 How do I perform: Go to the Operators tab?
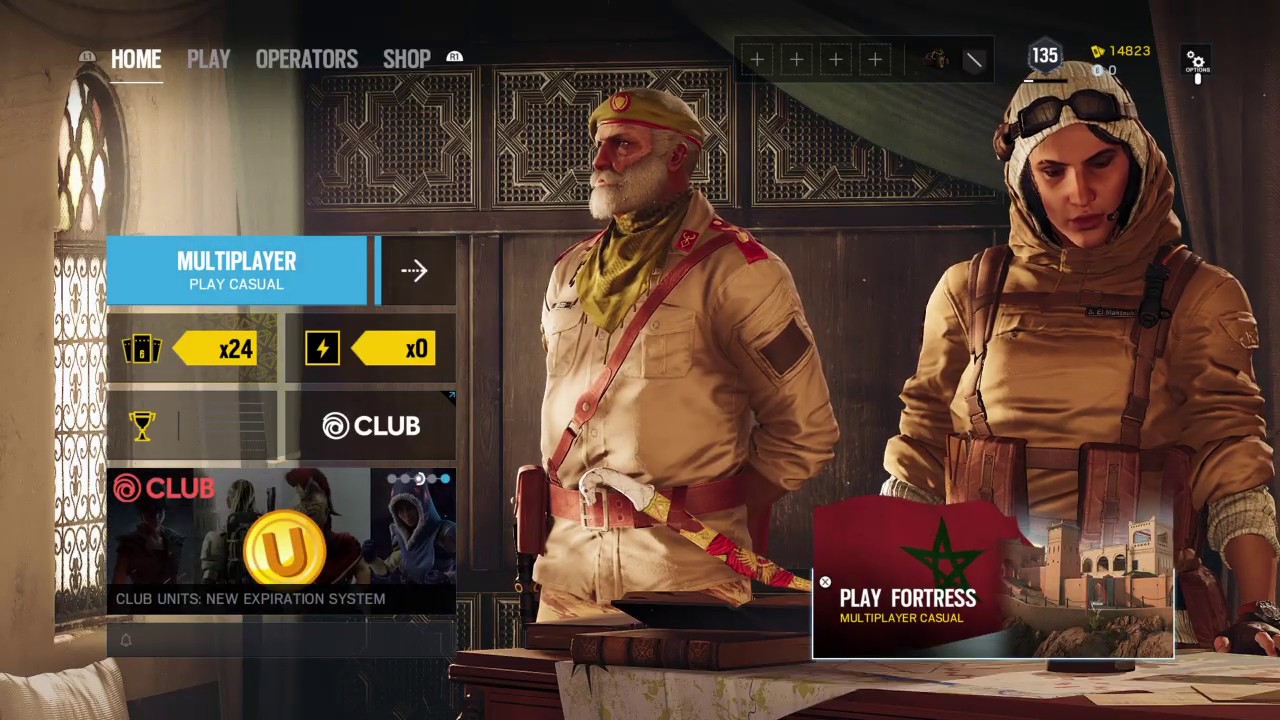306,59
